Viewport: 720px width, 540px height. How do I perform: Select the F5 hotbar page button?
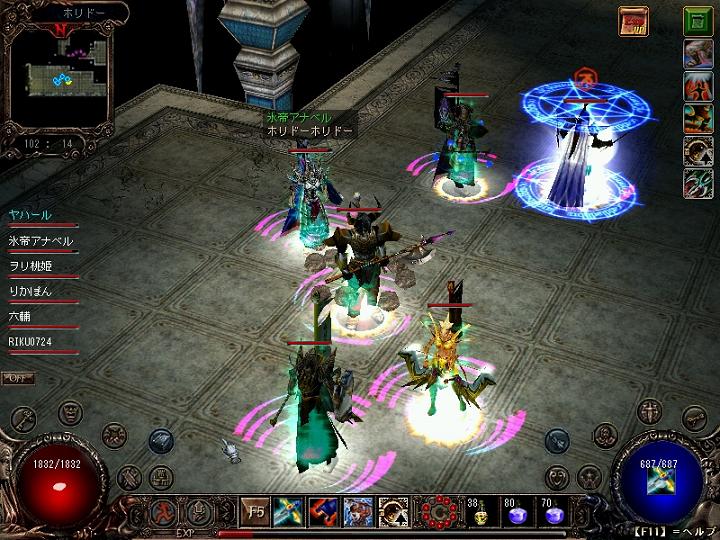pos(256,513)
